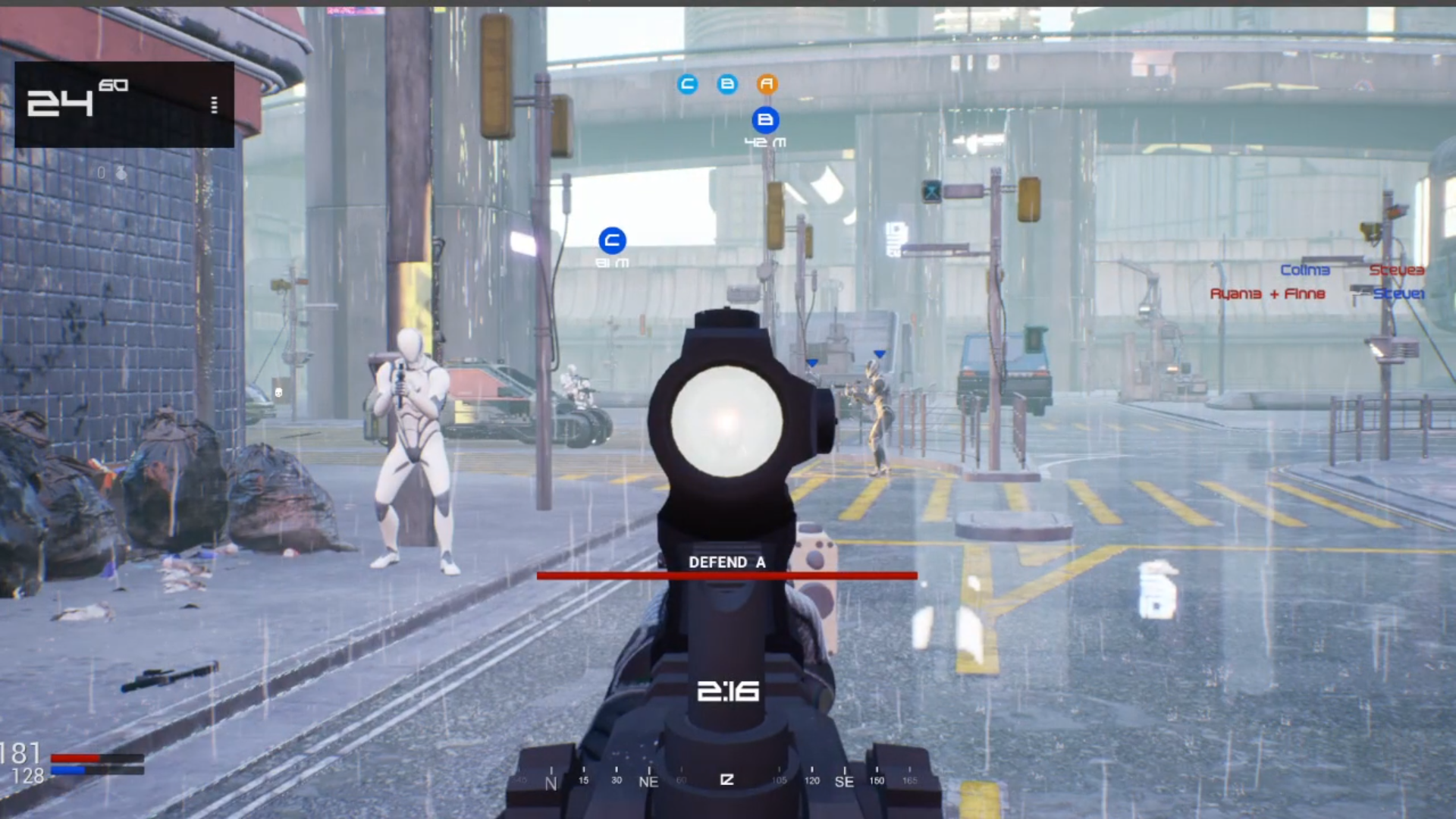Click the blue teammate triangle marker near crosswalk
This screenshot has height=819, width=1456.
pyautogui.click(x=880, y=352)
